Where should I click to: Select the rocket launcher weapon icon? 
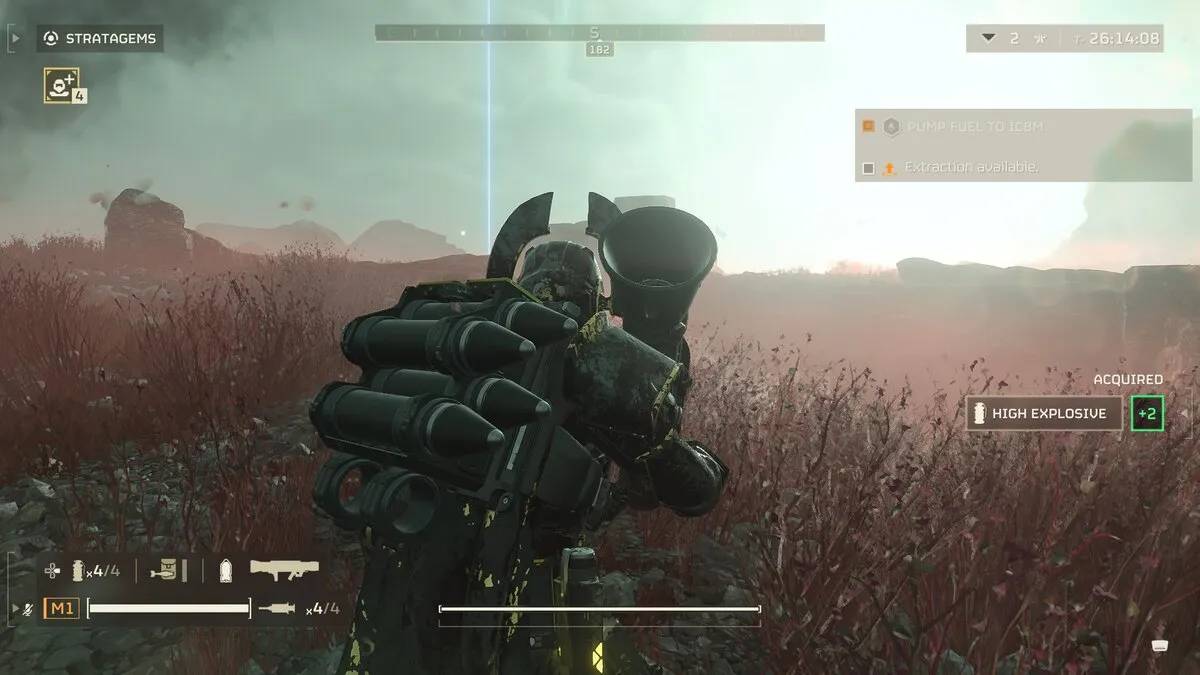[x=284, y=570]
